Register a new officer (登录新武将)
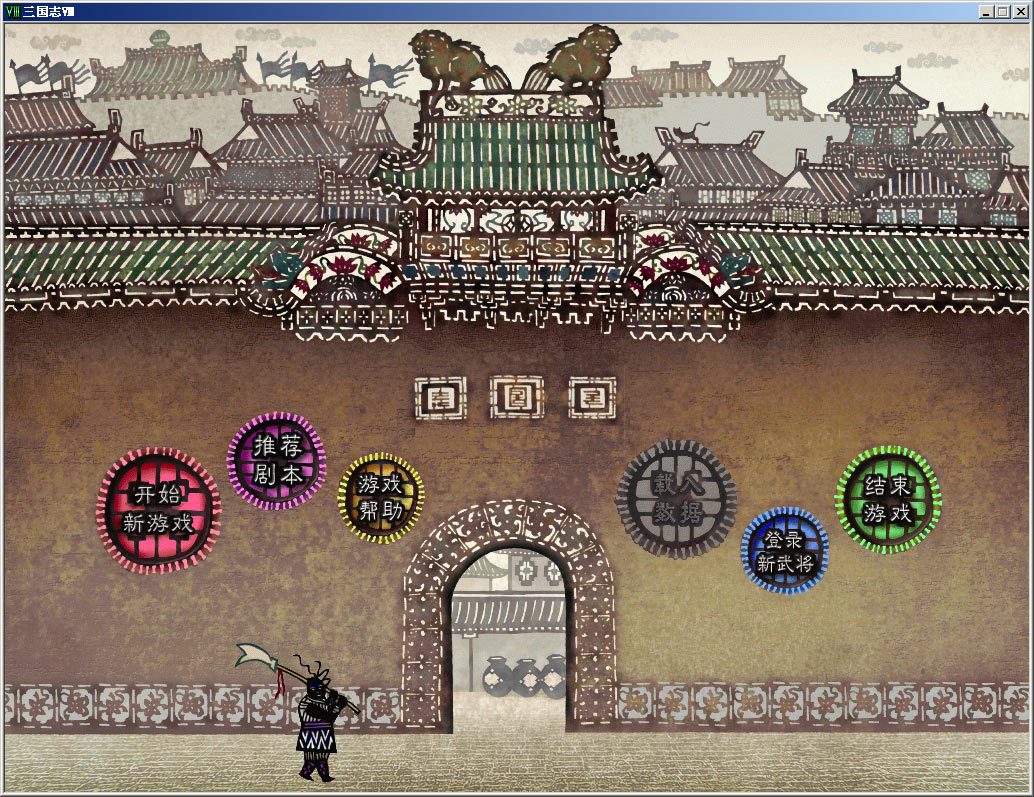Viewport: 1034px width, 797px height. (785, 551)
